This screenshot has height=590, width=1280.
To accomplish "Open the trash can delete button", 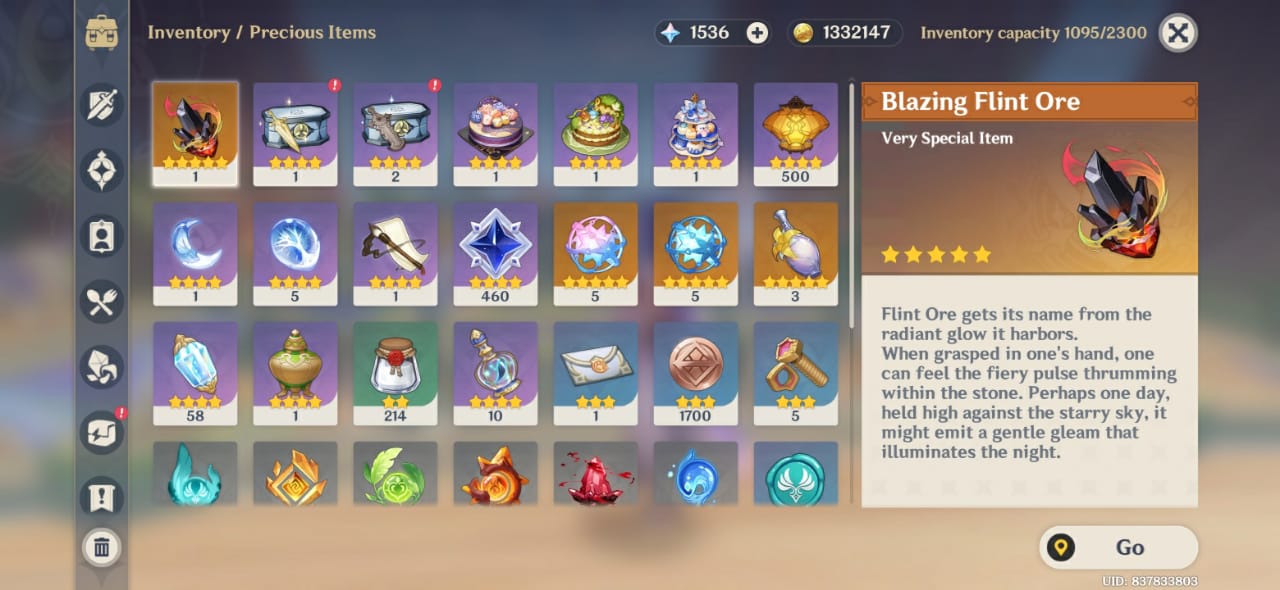I will (x=102, y=547).
